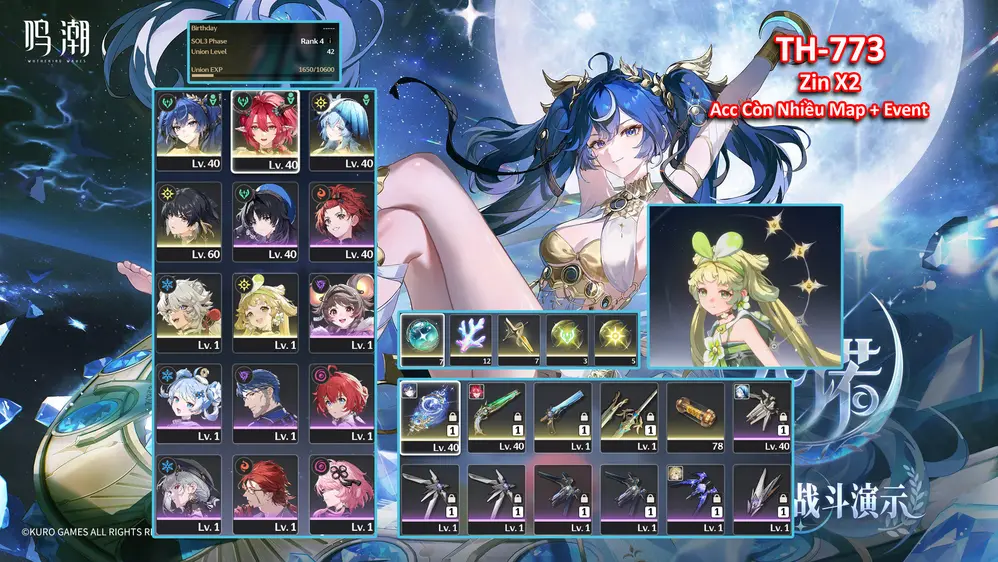998x562 pixels.
Task: Select the golden starburst orb item
Action: click(x=615, y=340)
